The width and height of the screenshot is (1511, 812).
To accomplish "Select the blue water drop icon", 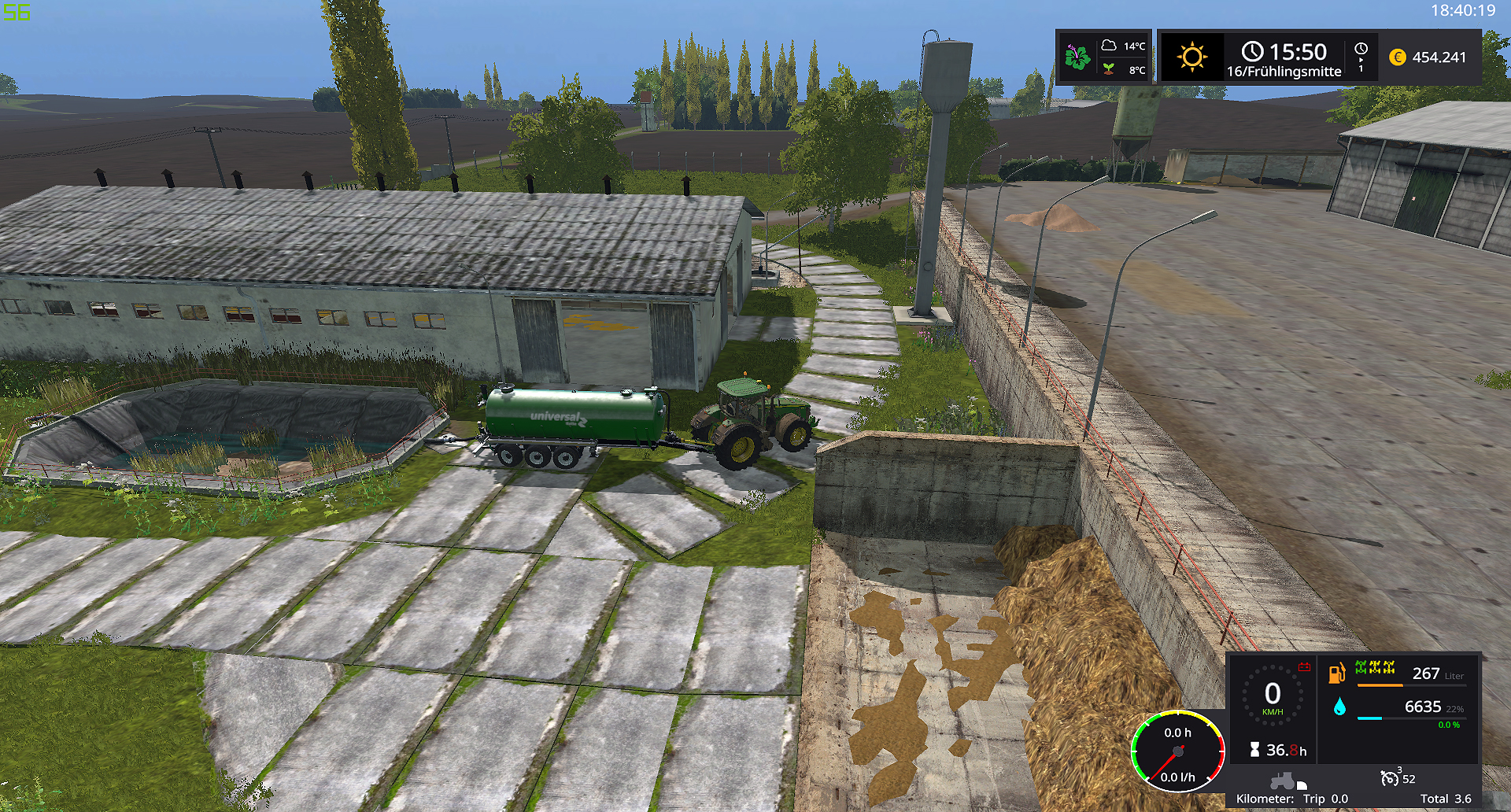I will pos(1339,707).
